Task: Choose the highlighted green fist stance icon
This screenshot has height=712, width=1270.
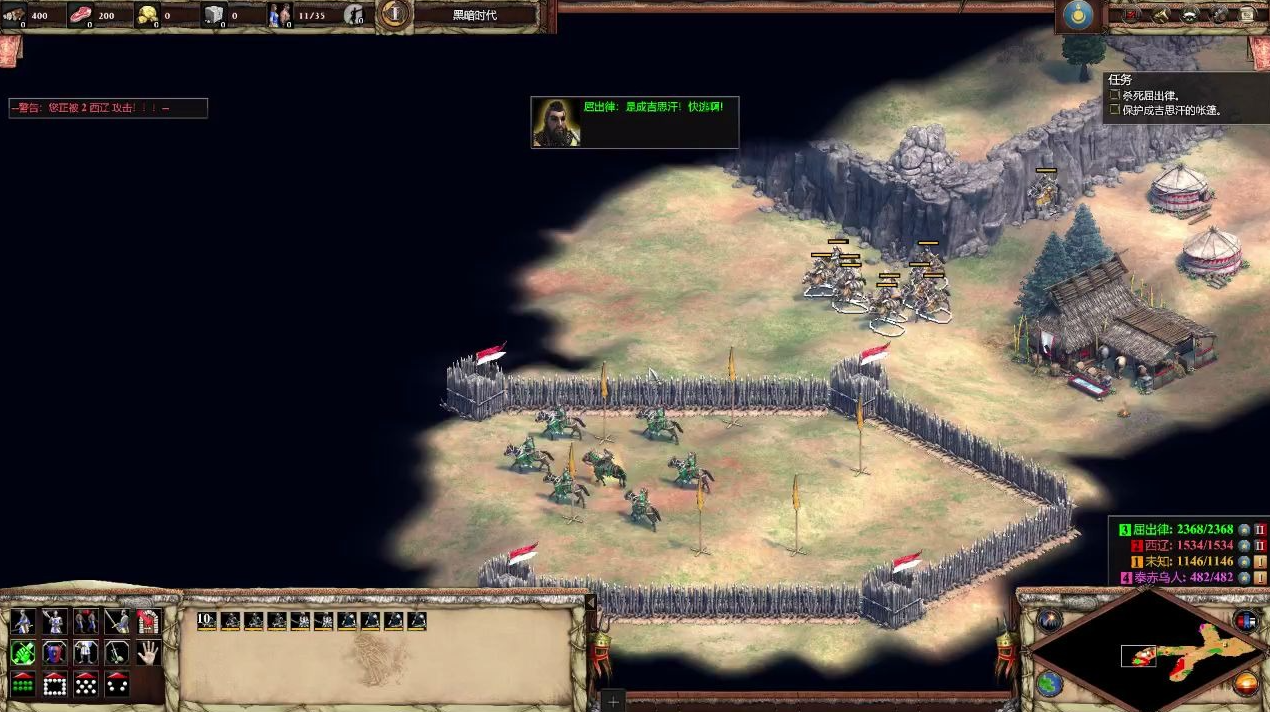Action: pyautogui.click(x=22, y=653)
